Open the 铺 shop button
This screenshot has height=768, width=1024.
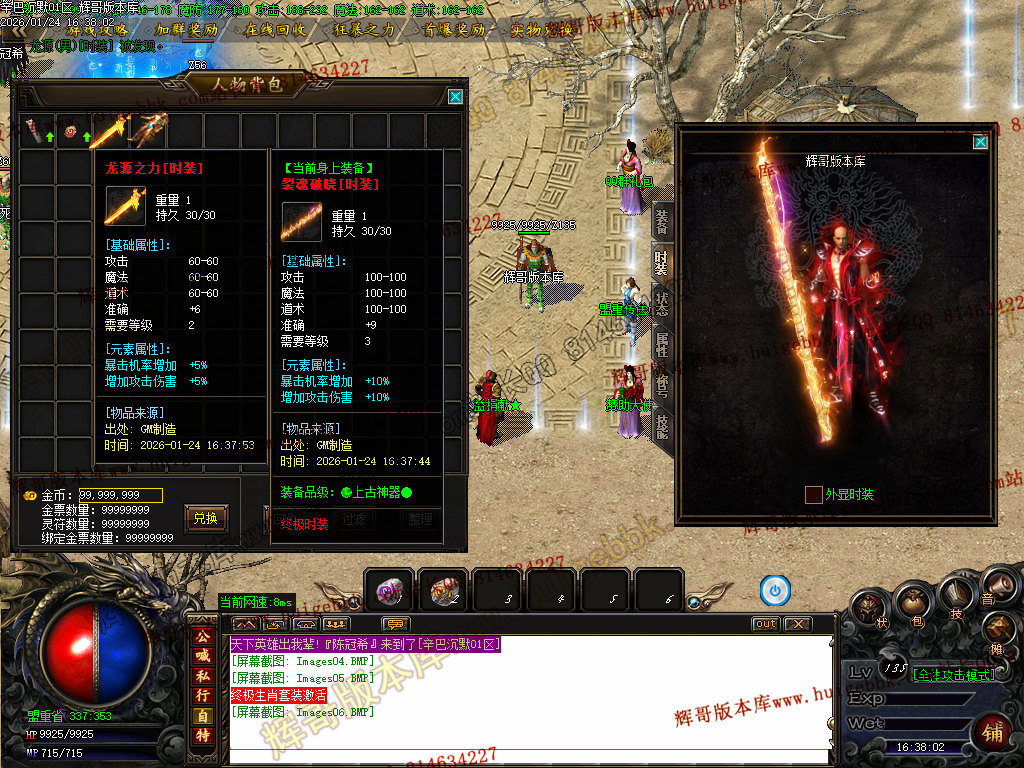pos(993,732)
